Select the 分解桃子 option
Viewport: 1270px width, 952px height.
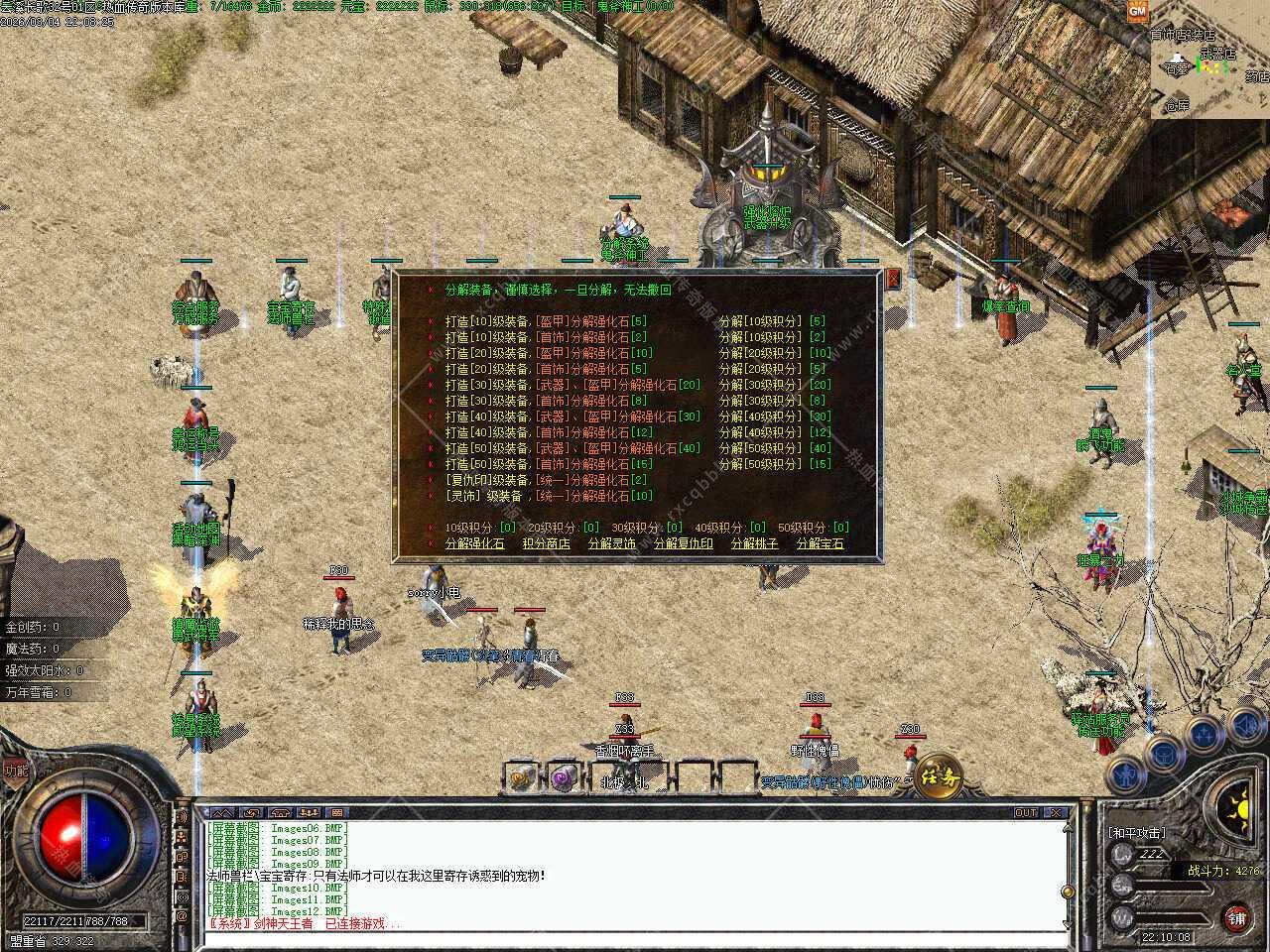[x=754, y=543]
